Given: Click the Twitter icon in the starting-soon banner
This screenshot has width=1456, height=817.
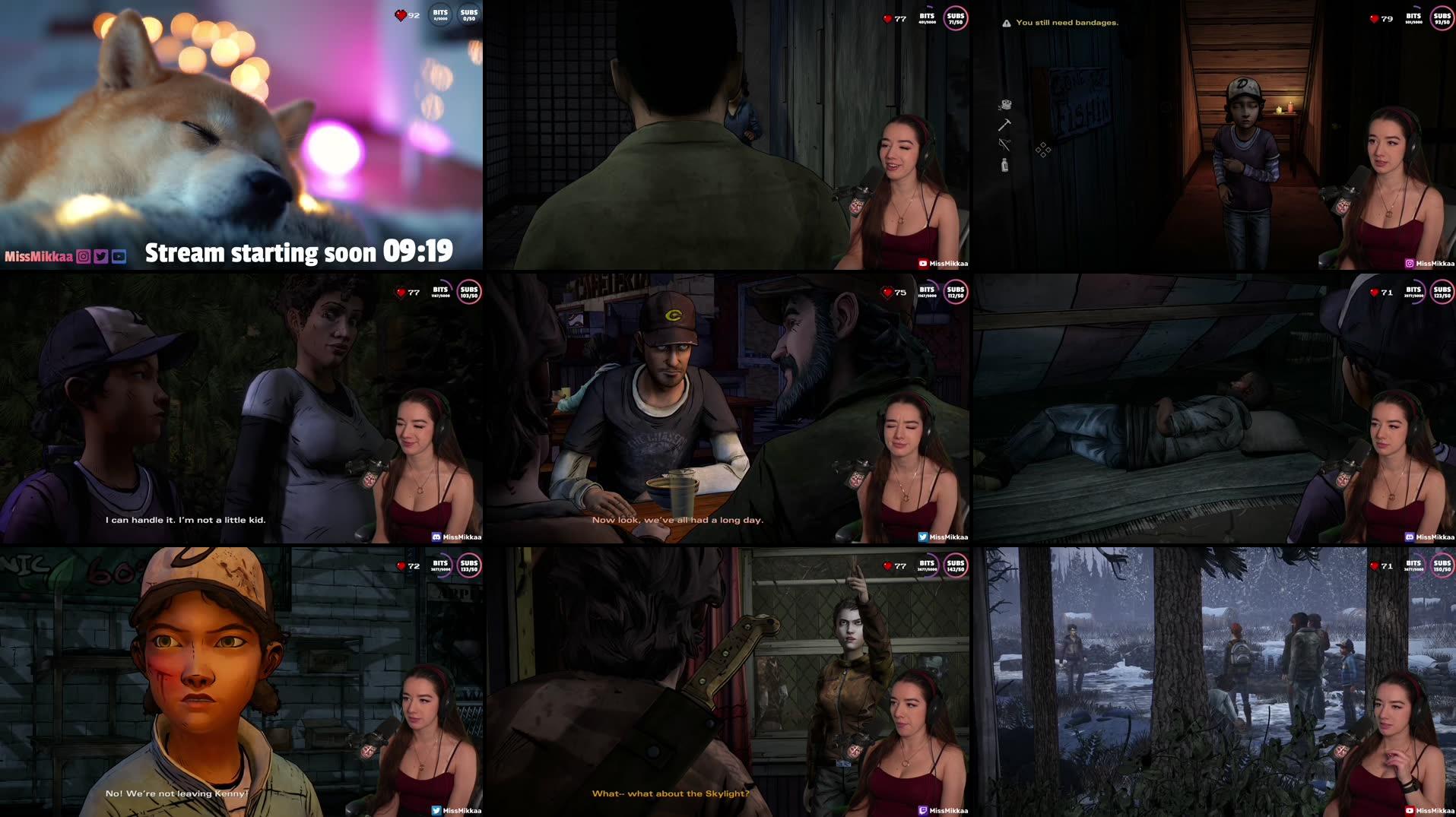Looking at the screenshot, I should [100, 255].
